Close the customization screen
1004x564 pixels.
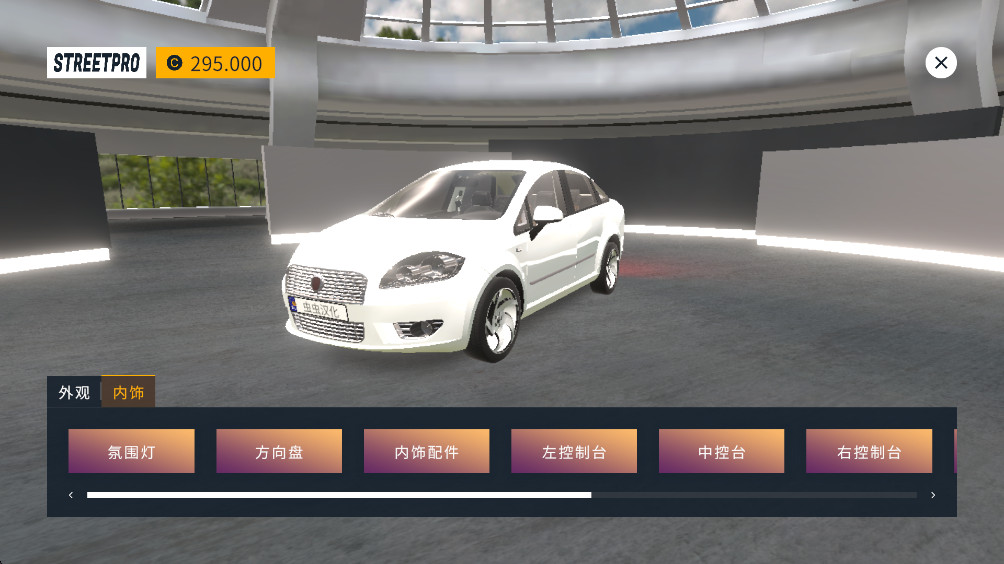(x=940, y=63)
